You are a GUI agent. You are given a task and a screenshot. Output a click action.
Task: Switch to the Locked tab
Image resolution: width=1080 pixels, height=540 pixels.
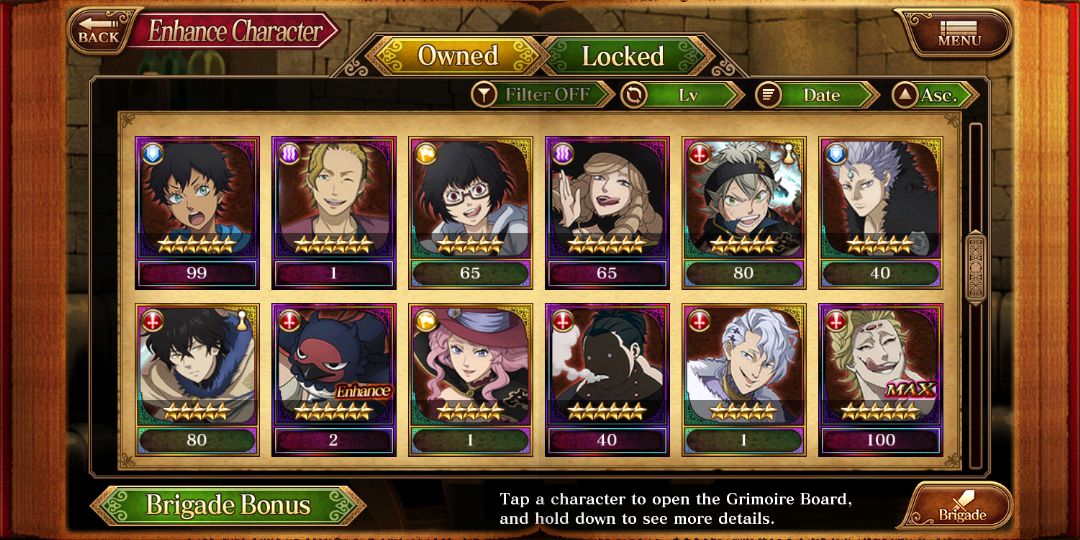[x=622, y=57]
